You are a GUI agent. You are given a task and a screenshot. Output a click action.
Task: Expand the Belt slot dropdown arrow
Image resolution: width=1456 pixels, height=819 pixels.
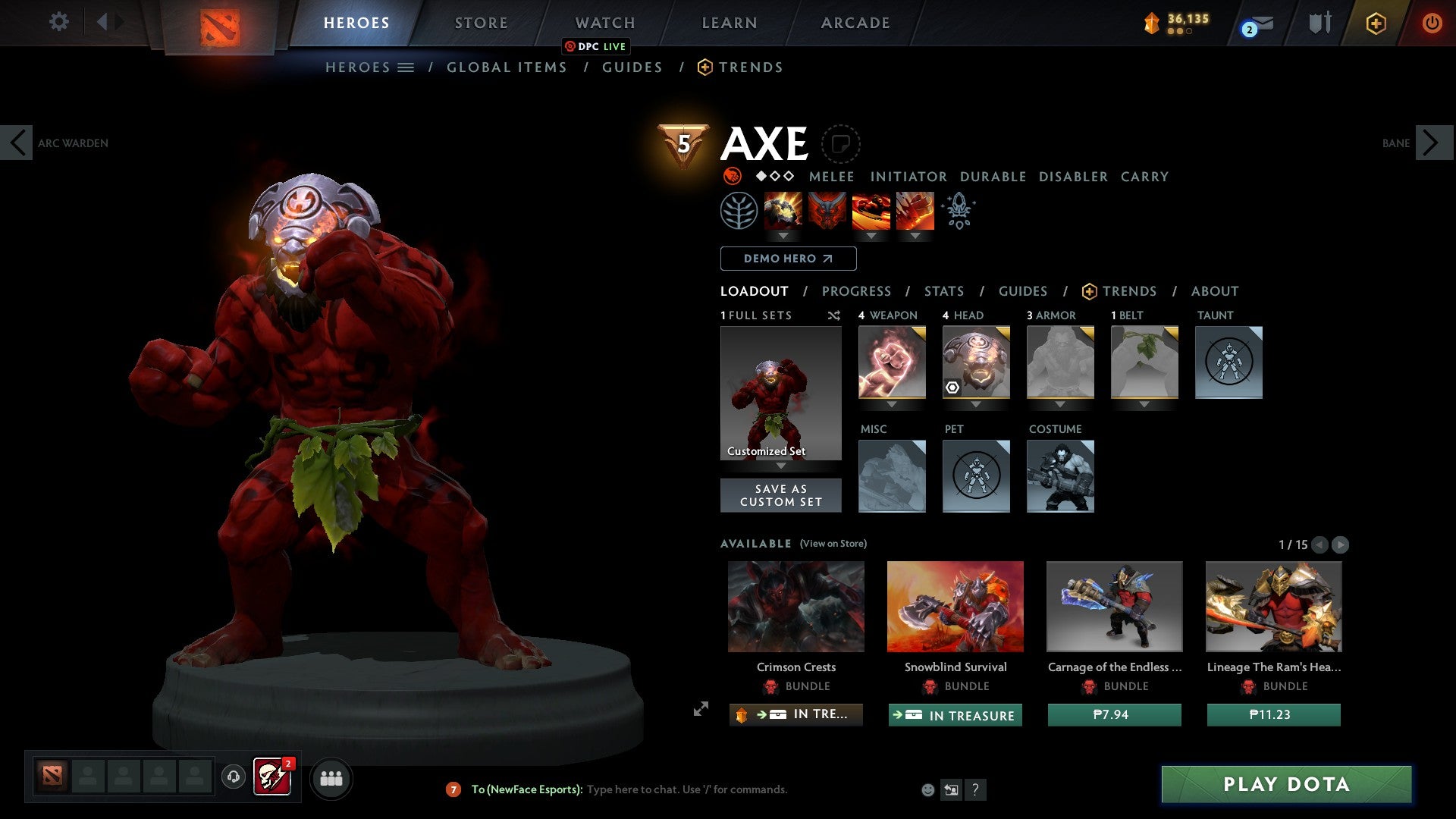click(x=1145, y=404)
